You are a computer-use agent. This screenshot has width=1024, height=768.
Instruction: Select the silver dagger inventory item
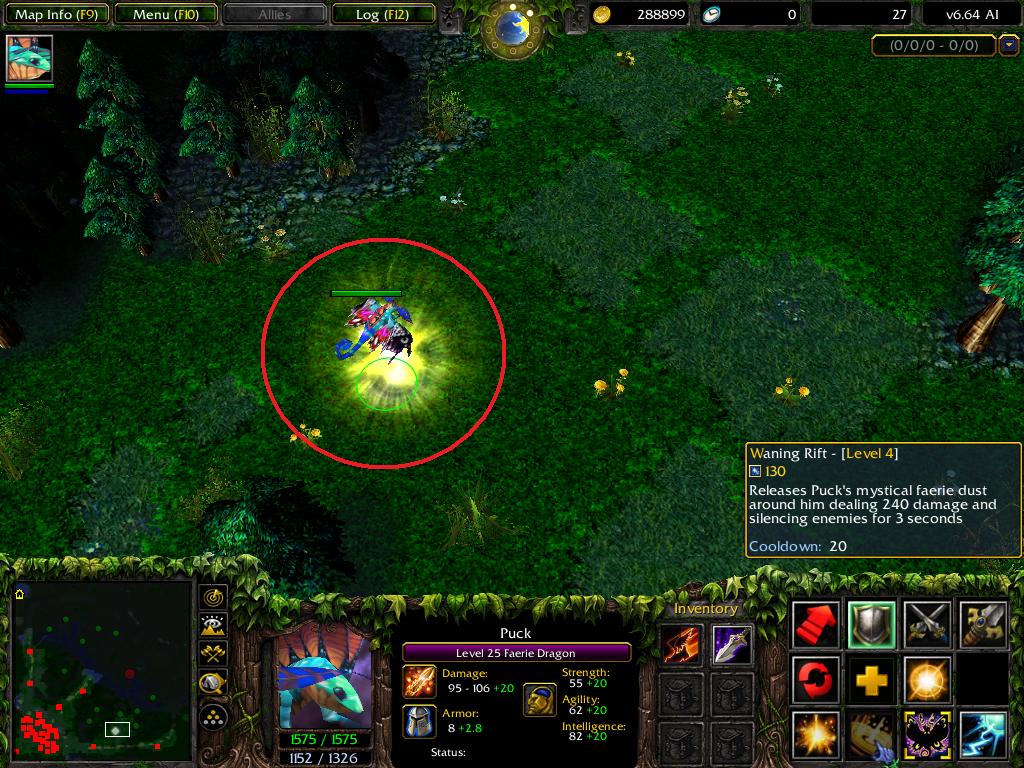click(732, 645)
